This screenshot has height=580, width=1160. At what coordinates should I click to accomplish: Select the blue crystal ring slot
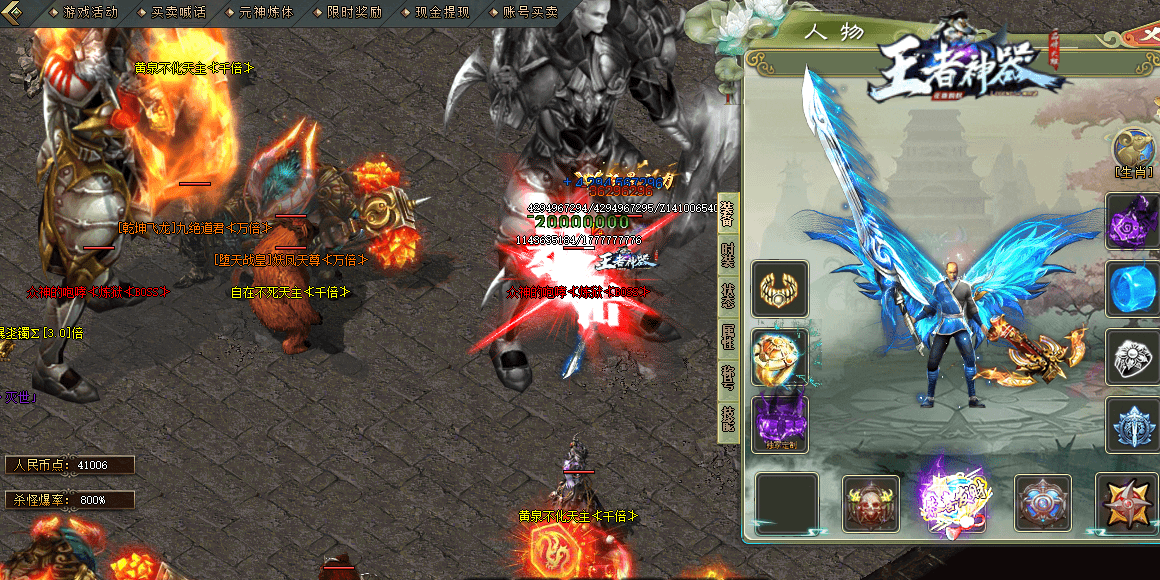[1132, 289]
